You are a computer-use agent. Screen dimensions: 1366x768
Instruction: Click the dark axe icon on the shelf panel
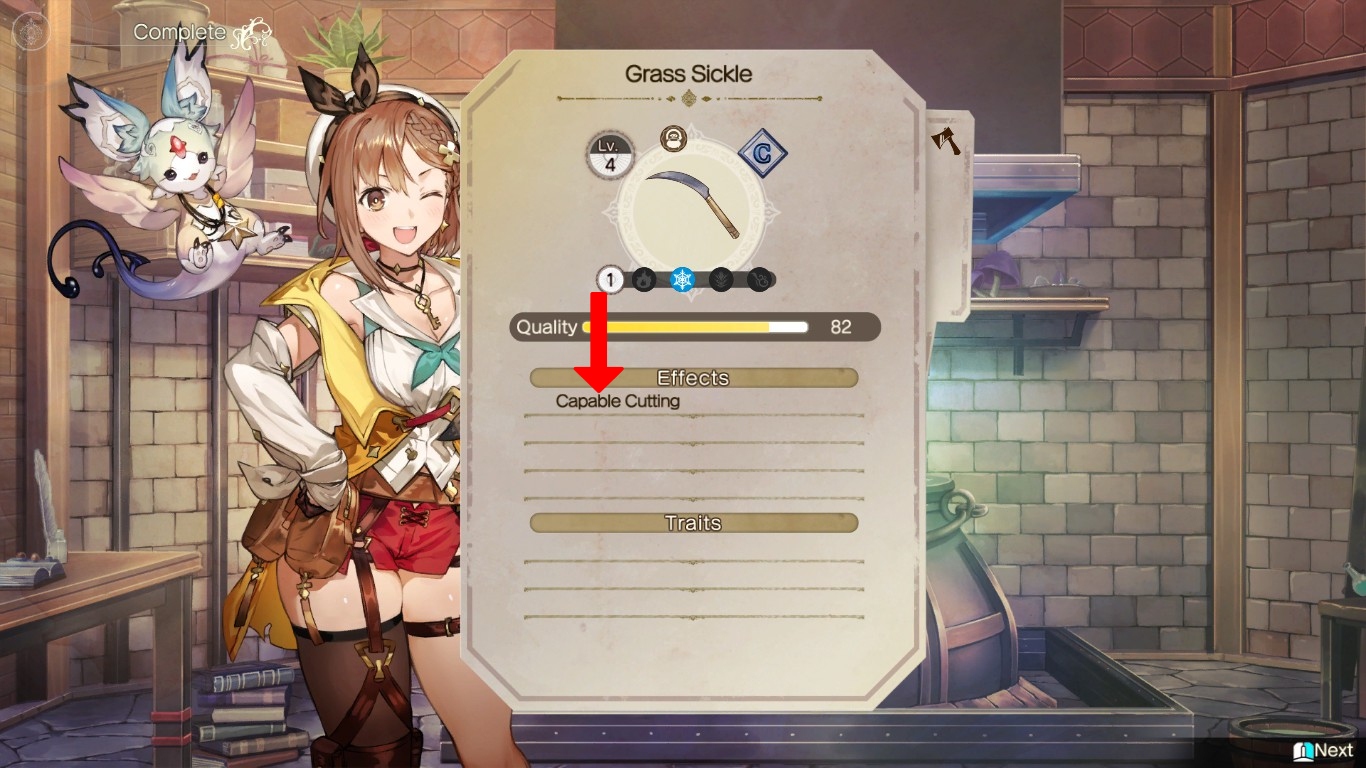click(944, 142)
